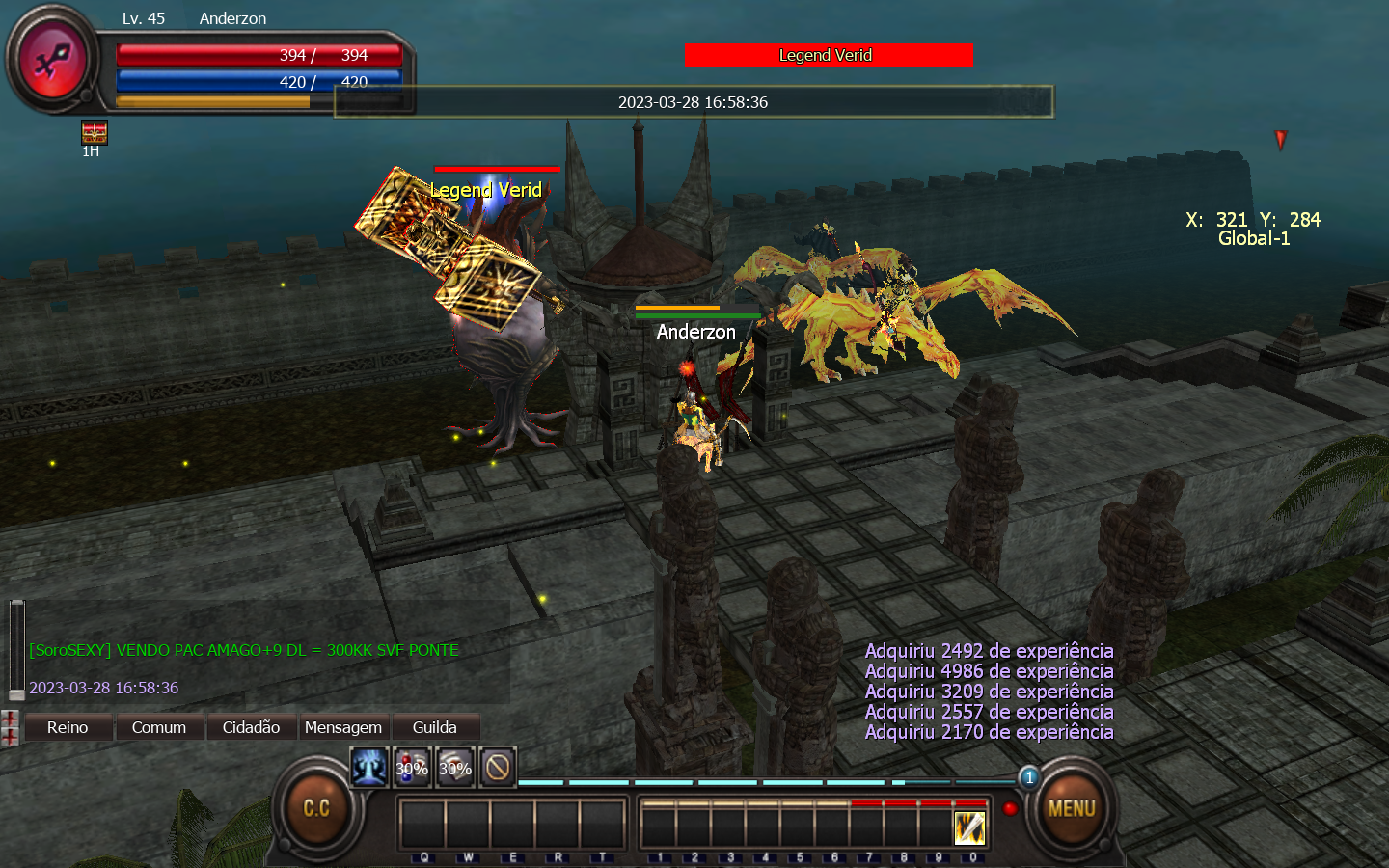
Task: Click the red triangle marker near coordinates
Action: pyautogui.click(x=1281, y=140)
